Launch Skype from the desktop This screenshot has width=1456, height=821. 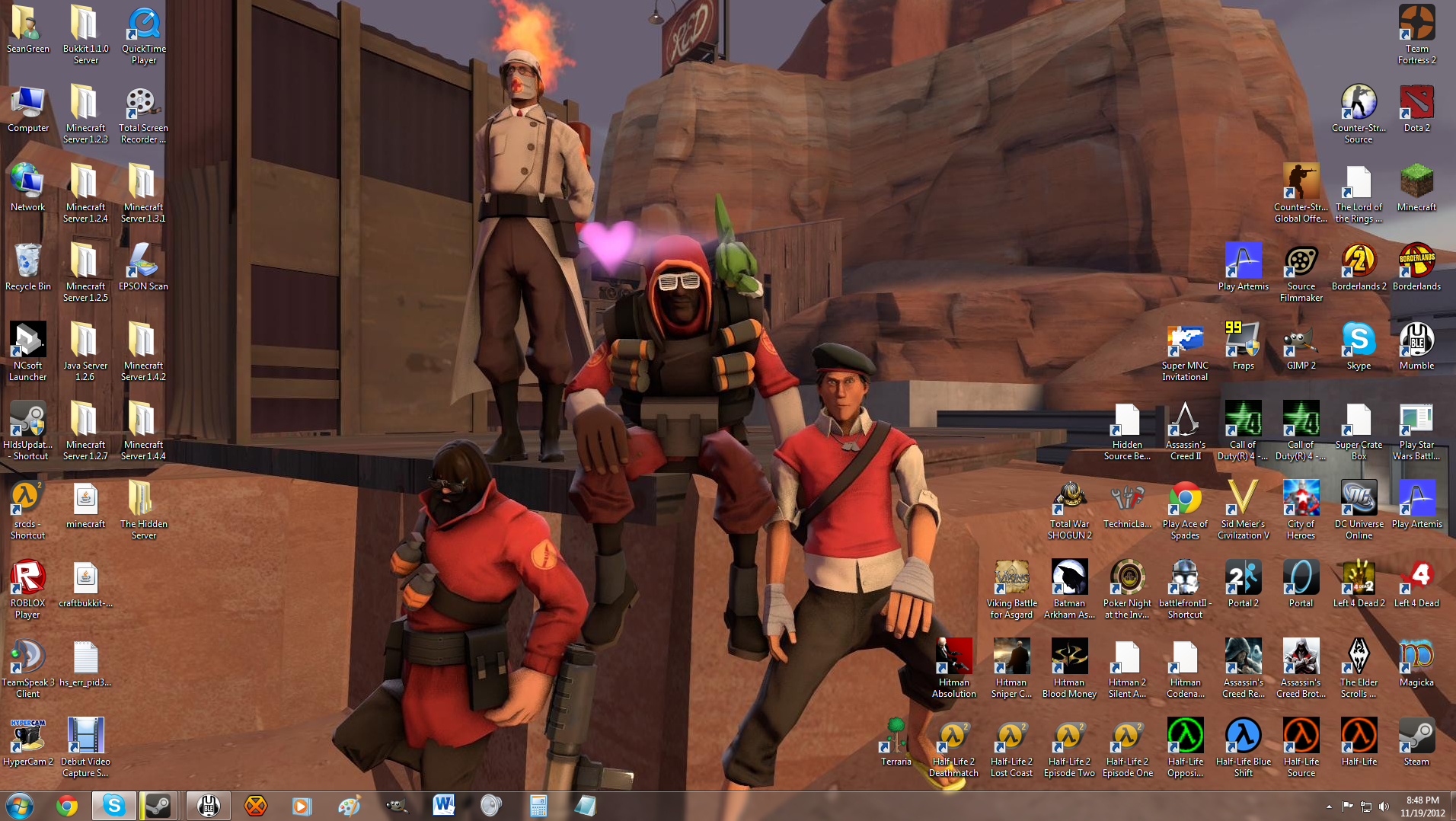click(1359, 343)
